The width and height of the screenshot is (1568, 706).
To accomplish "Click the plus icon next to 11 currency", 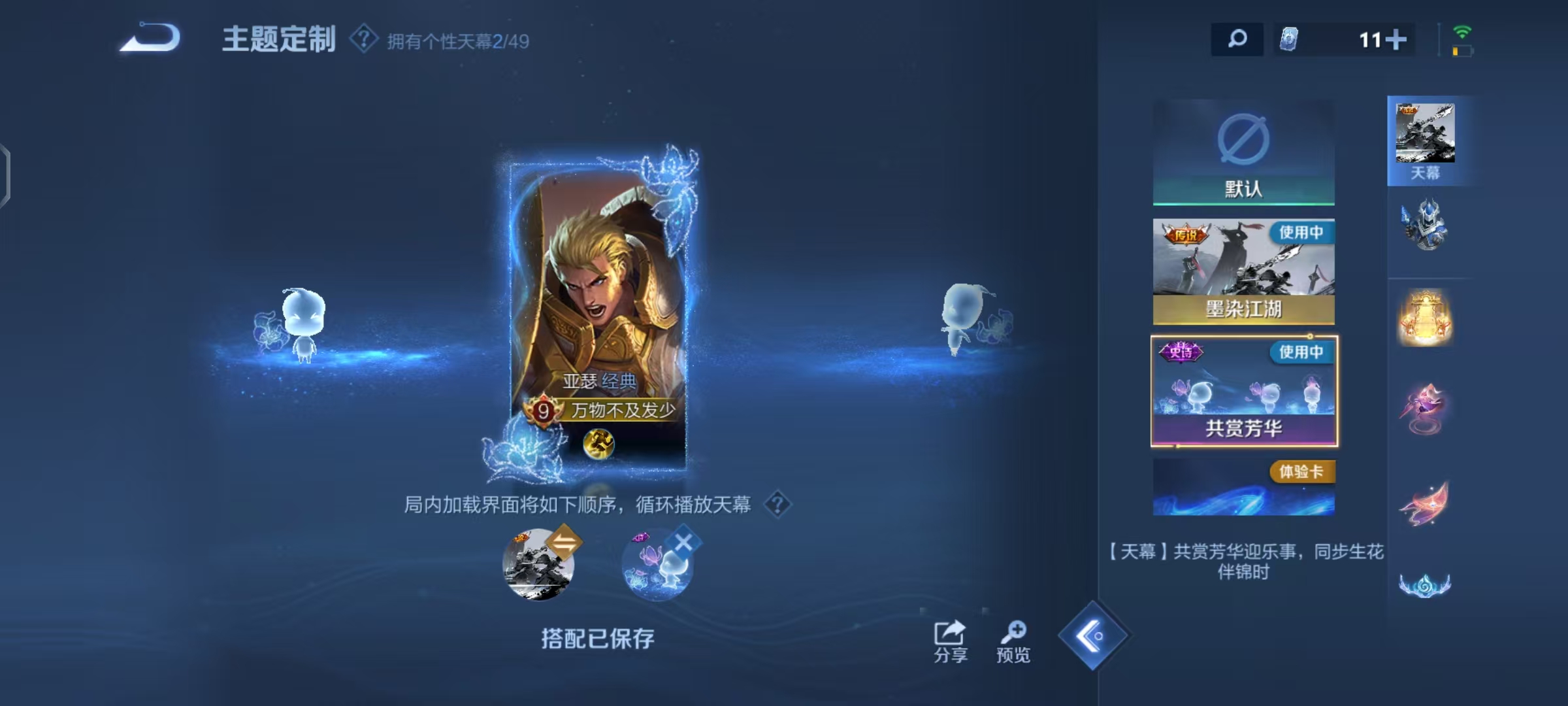I will (x=1397, y=39).
